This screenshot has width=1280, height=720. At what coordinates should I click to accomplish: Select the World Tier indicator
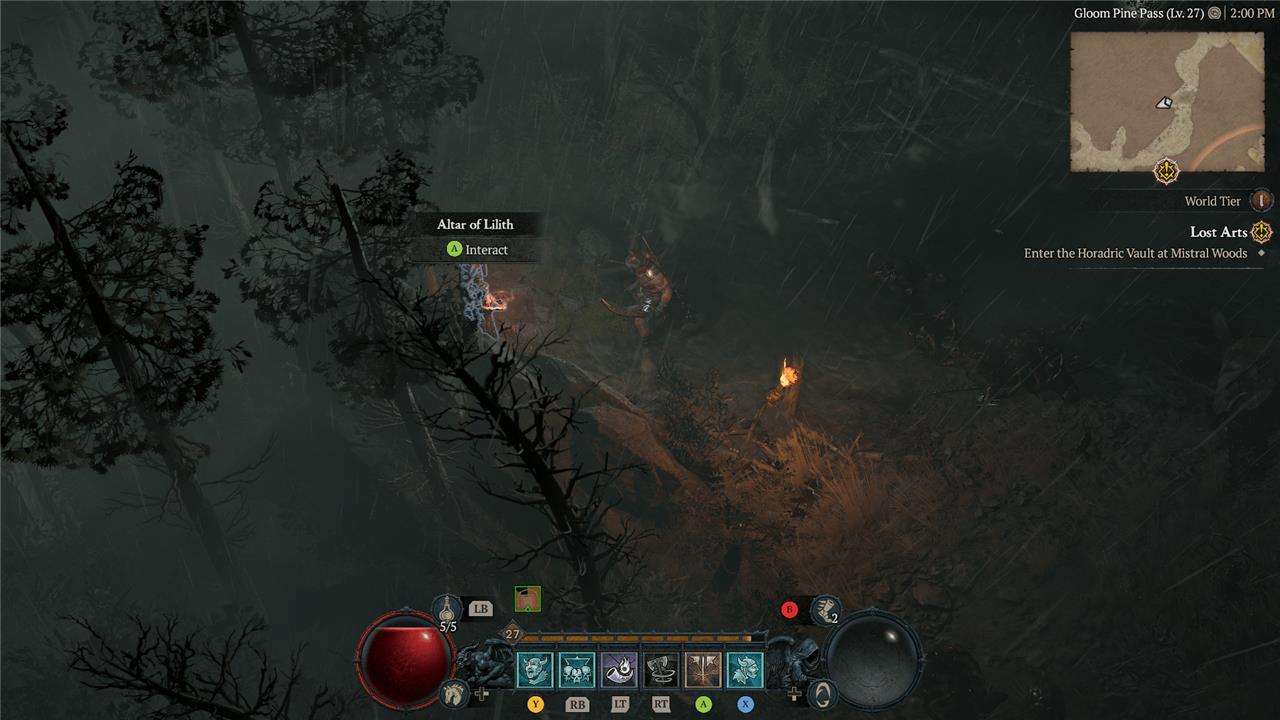pyautogui.click(x=1261, y=201)
